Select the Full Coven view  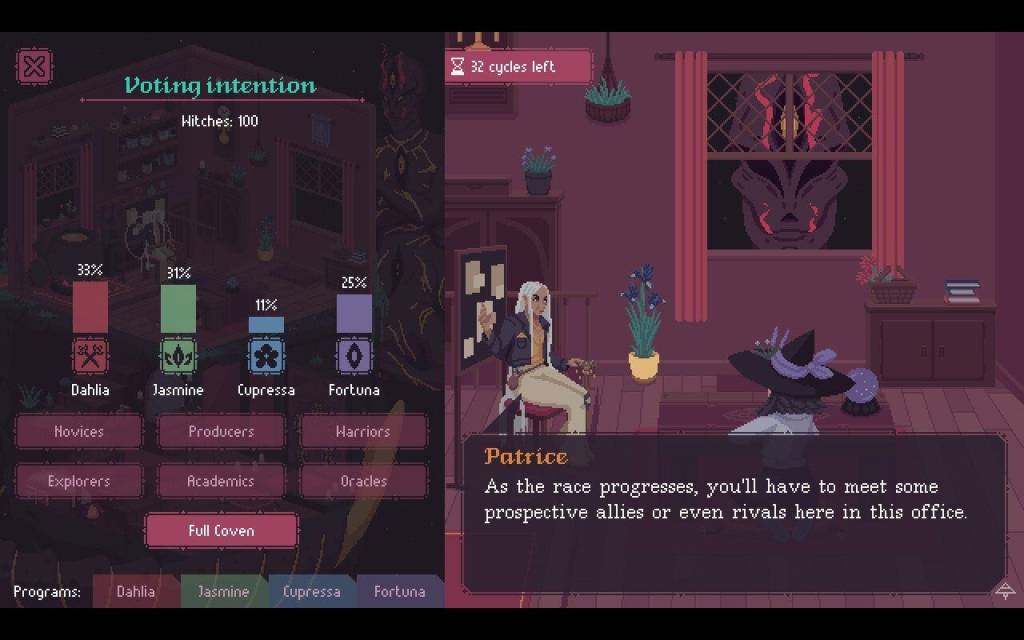[x=221, y=531]
